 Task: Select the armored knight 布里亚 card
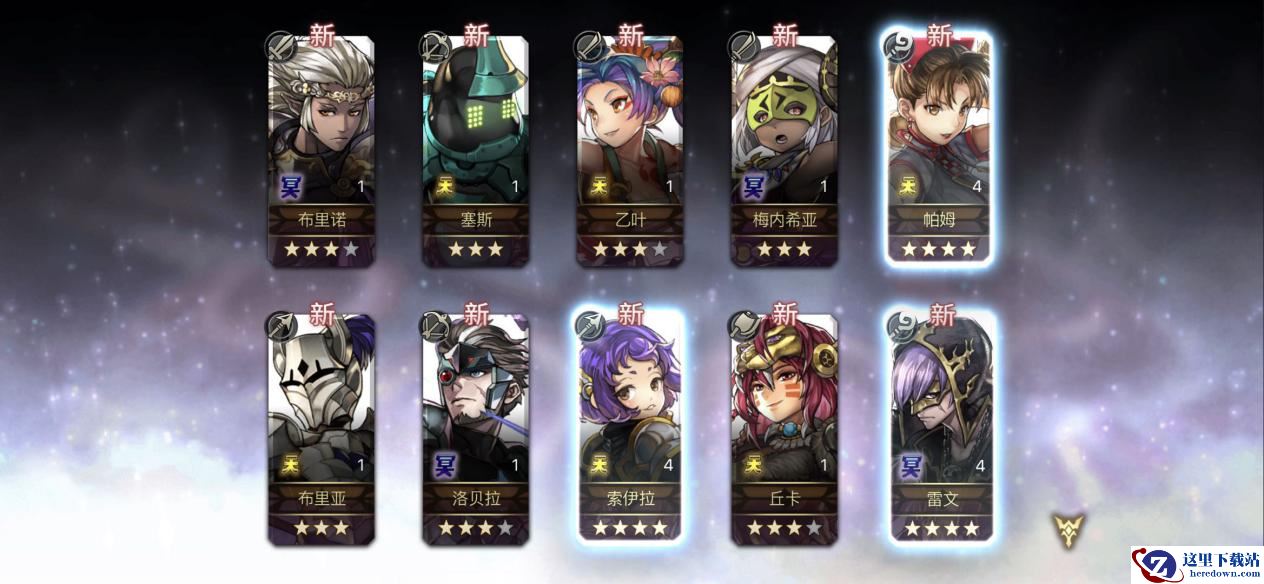tap(320, 428)
